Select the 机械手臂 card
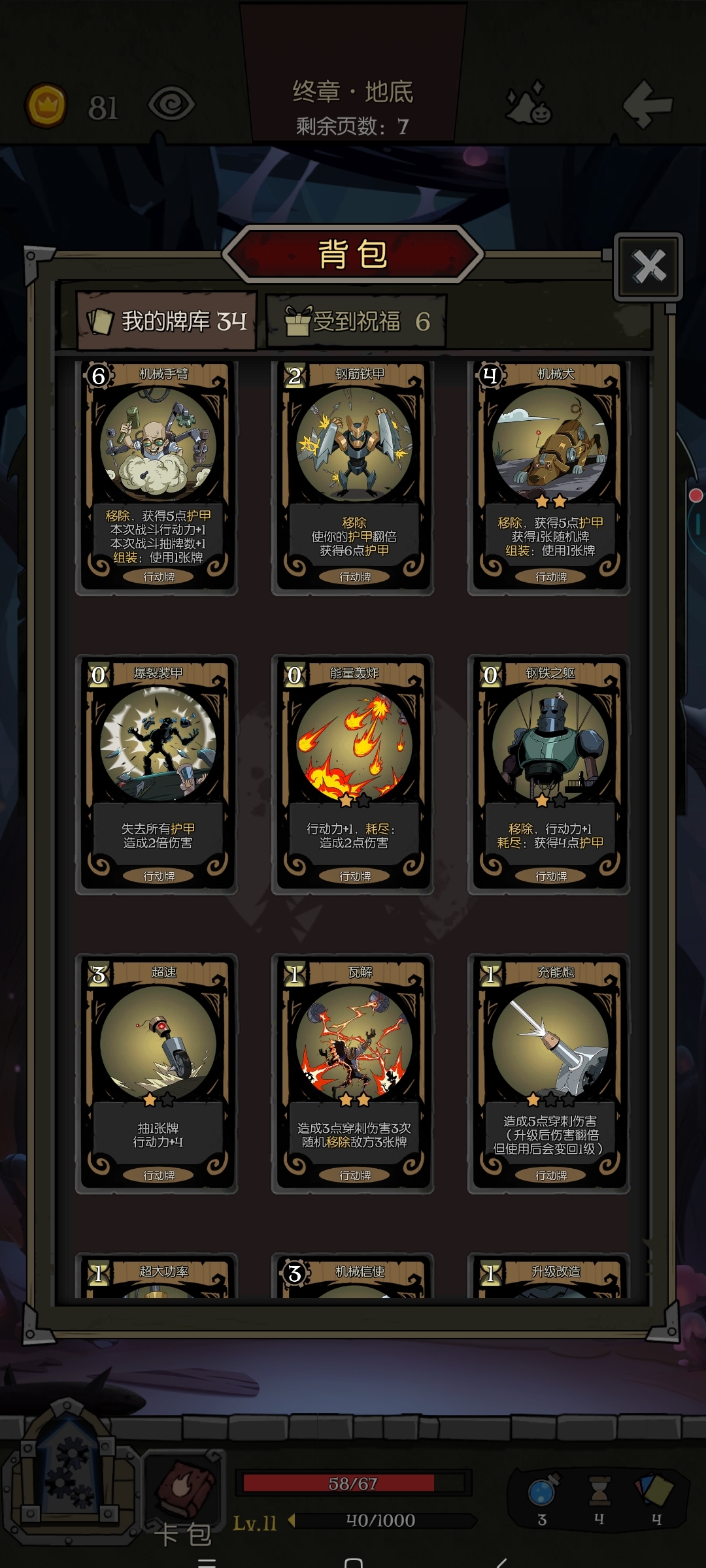Viewport: 706px width, 1568px height. pos(157,477)
